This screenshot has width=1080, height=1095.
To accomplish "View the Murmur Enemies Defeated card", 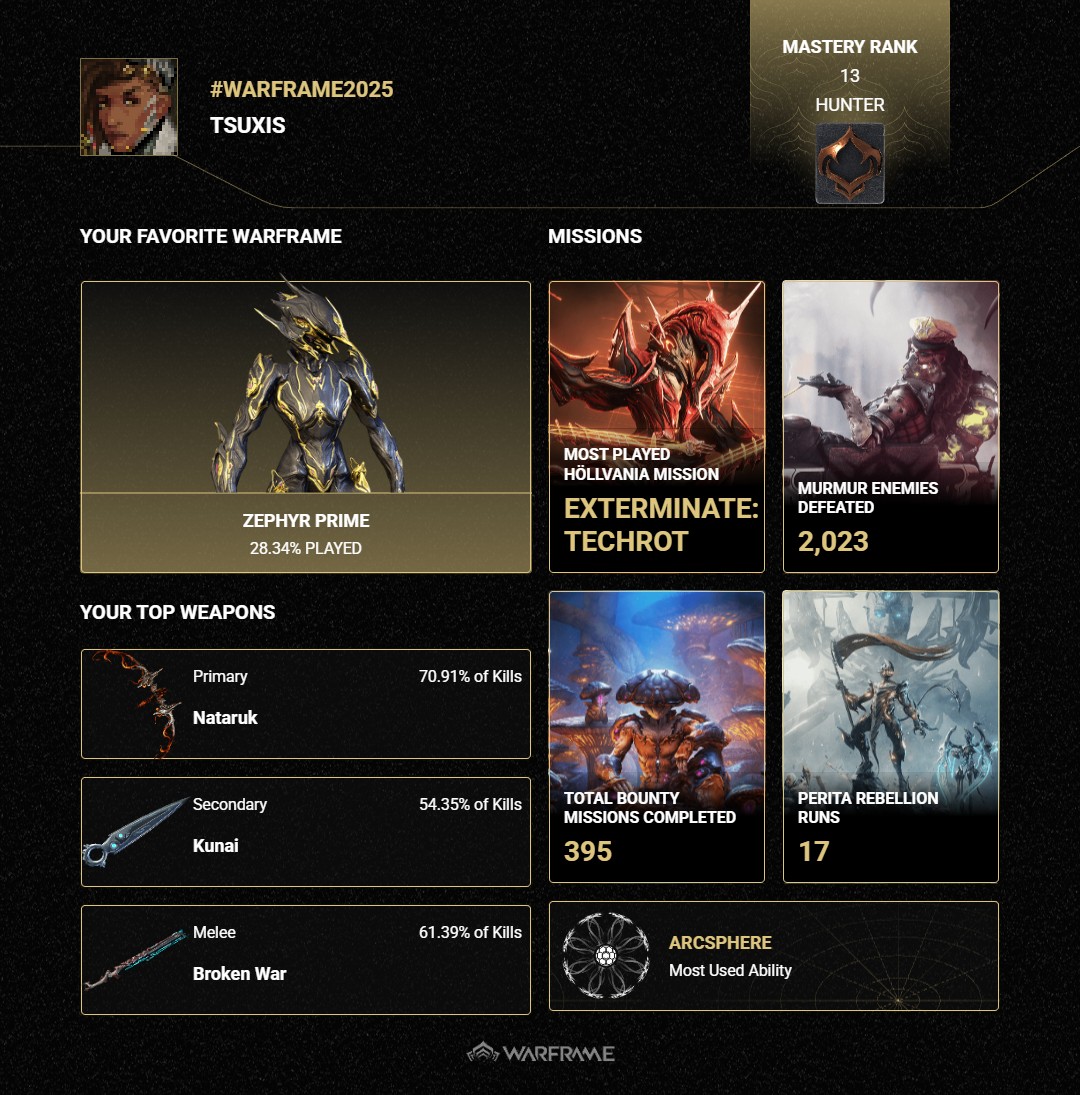I will (x=890, y=426).
